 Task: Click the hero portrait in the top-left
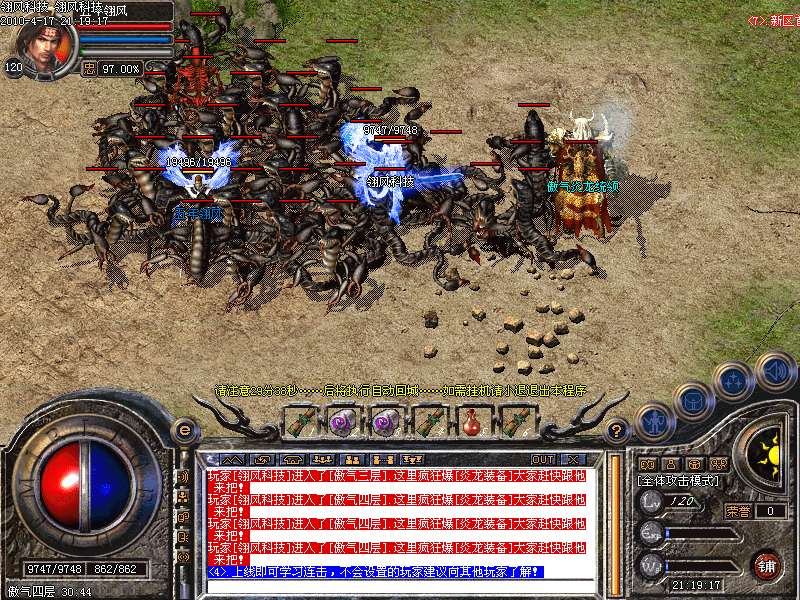44,44
